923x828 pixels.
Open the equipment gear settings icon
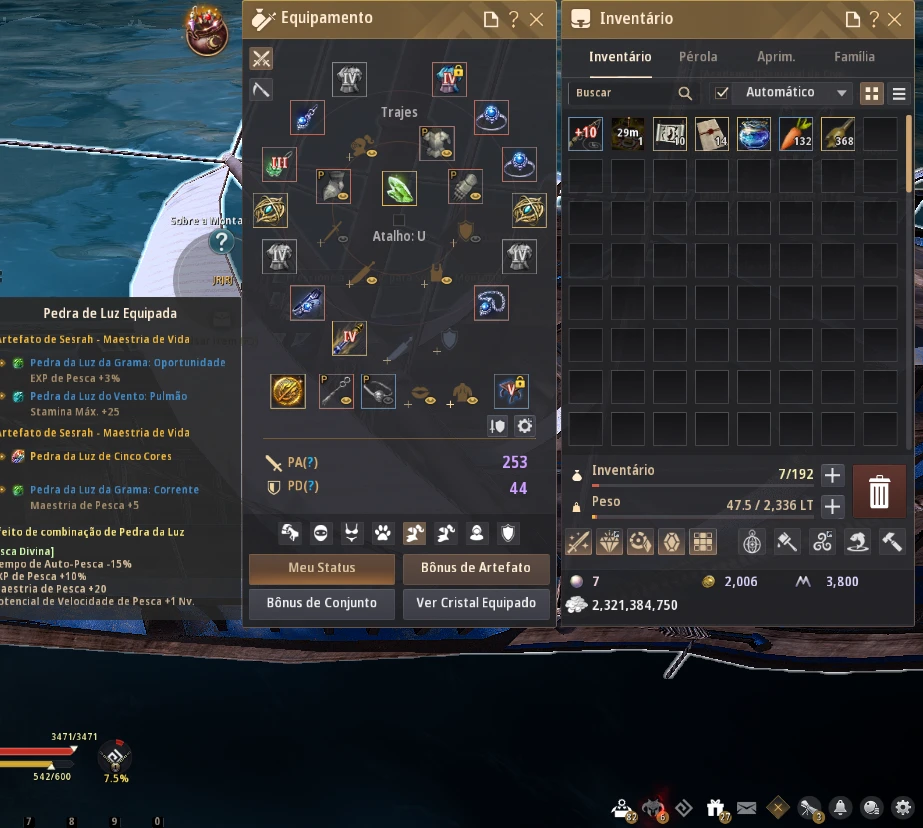pyautogui.click(x=525, y=426)
